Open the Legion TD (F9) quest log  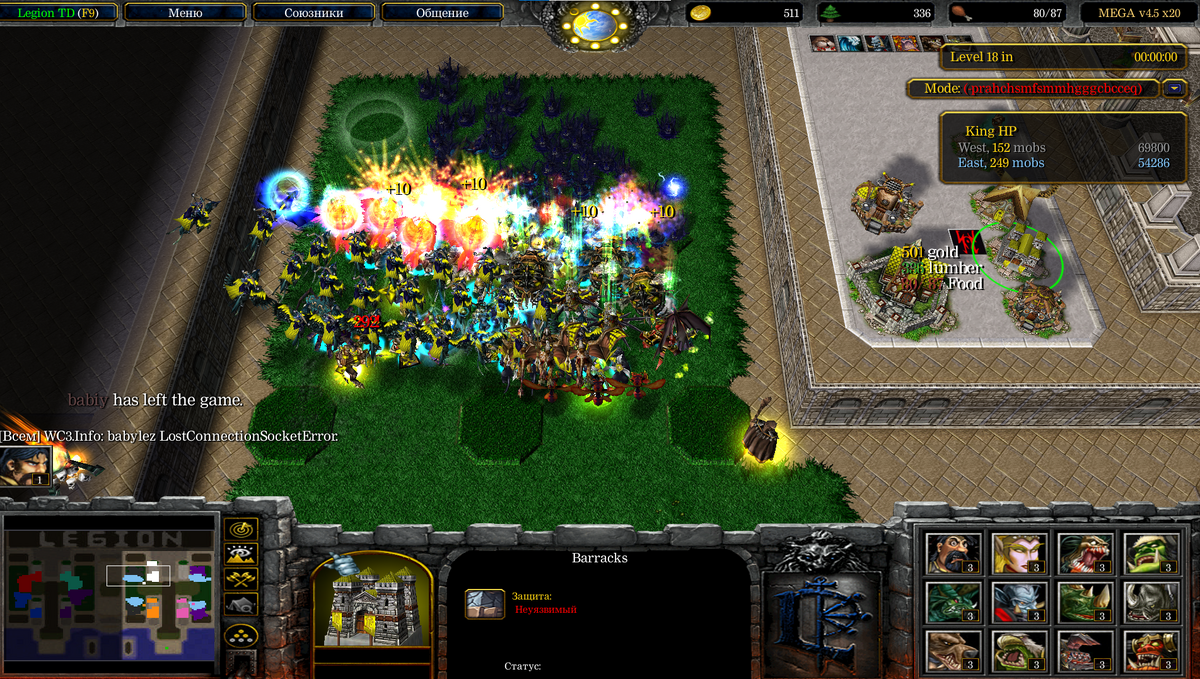[59, 13]
